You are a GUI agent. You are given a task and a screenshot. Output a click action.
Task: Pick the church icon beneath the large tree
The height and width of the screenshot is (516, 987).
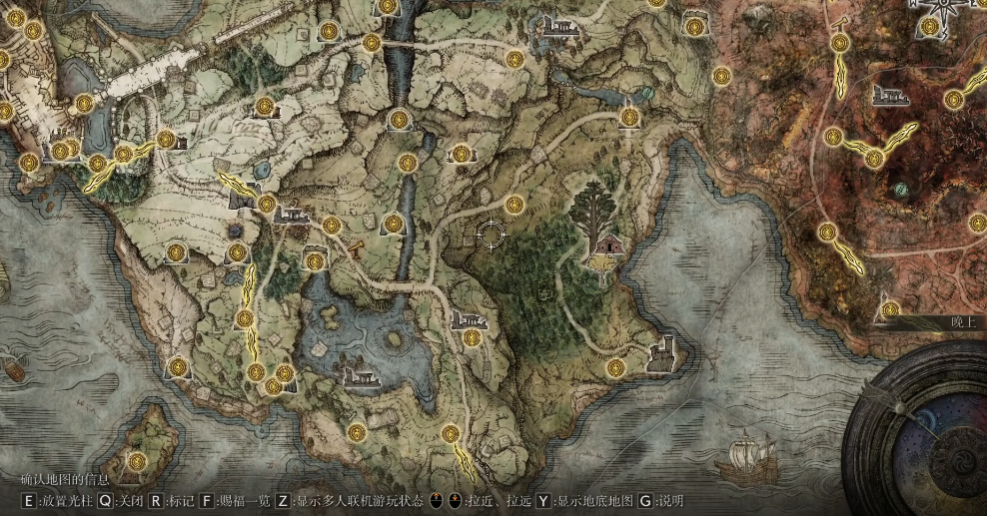pos(605,247)
